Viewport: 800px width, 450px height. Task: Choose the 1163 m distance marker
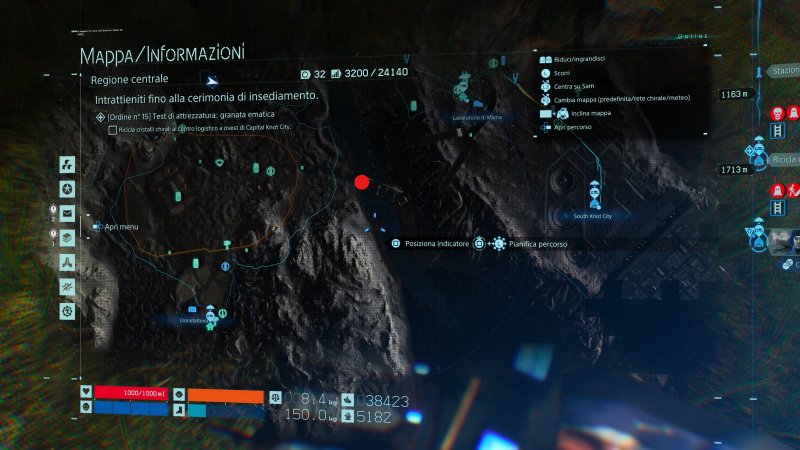[x=734, y=95]
